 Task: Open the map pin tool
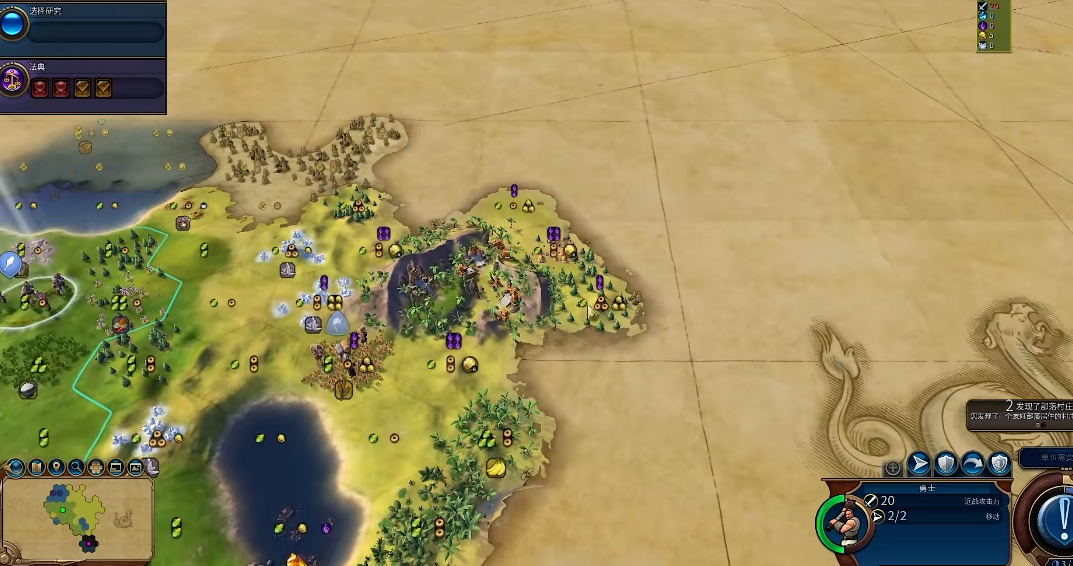coord(56,466)
